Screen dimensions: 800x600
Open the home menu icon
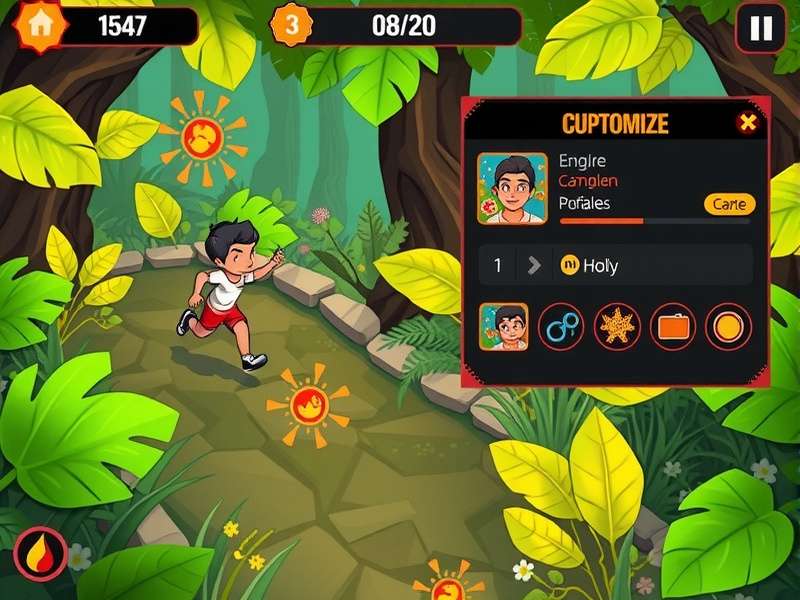pos(40,25)
